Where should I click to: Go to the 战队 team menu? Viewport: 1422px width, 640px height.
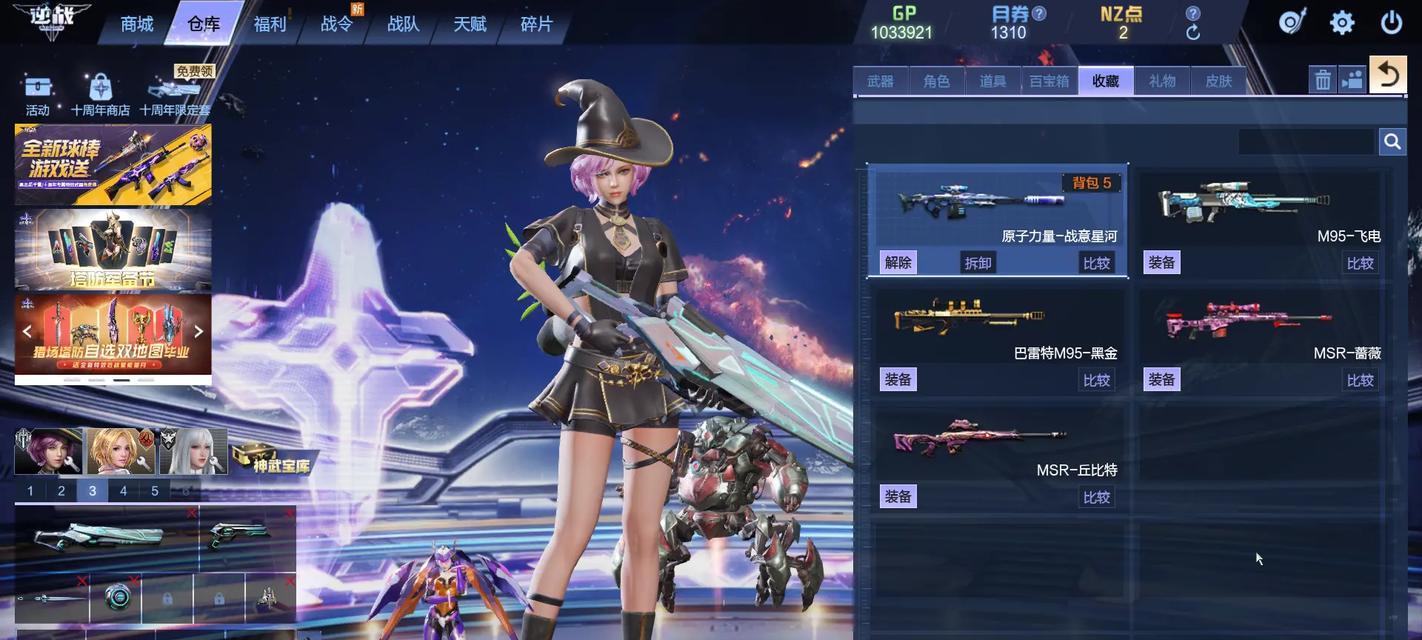pos(403,24)
